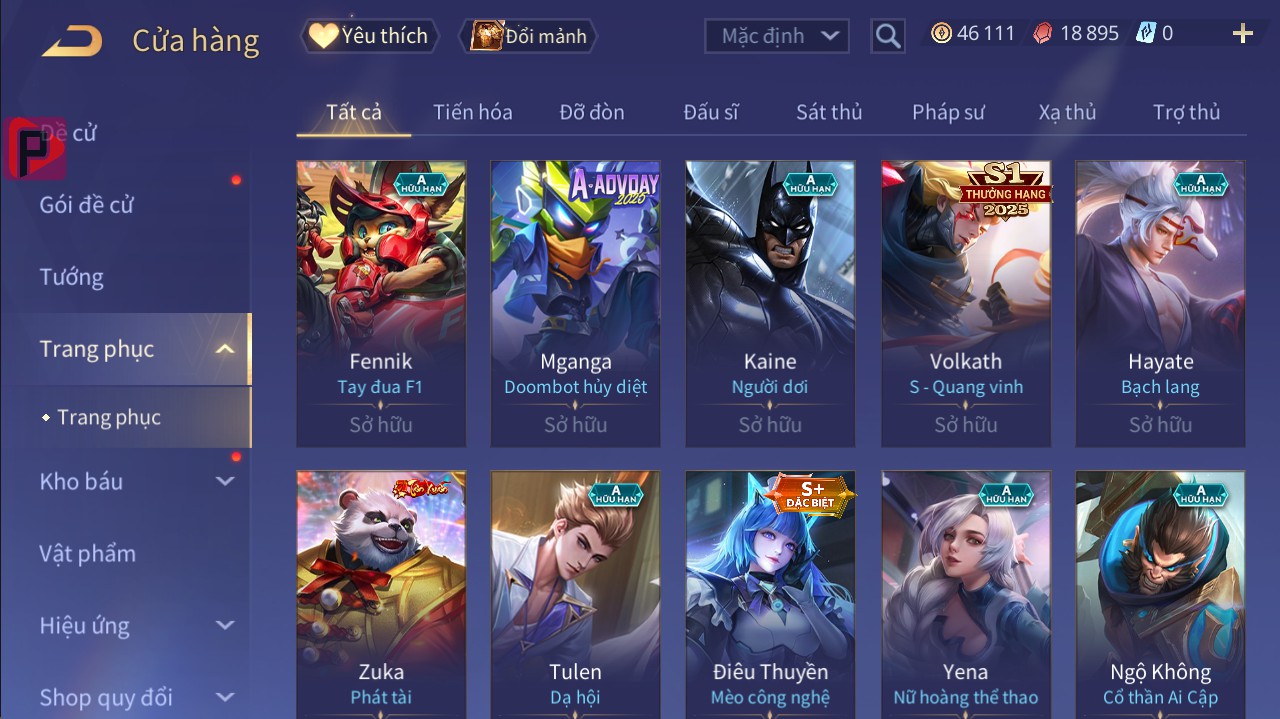Click the magnifying glass search button
The height and width of the screenshot is (719, 1280).
887,36
